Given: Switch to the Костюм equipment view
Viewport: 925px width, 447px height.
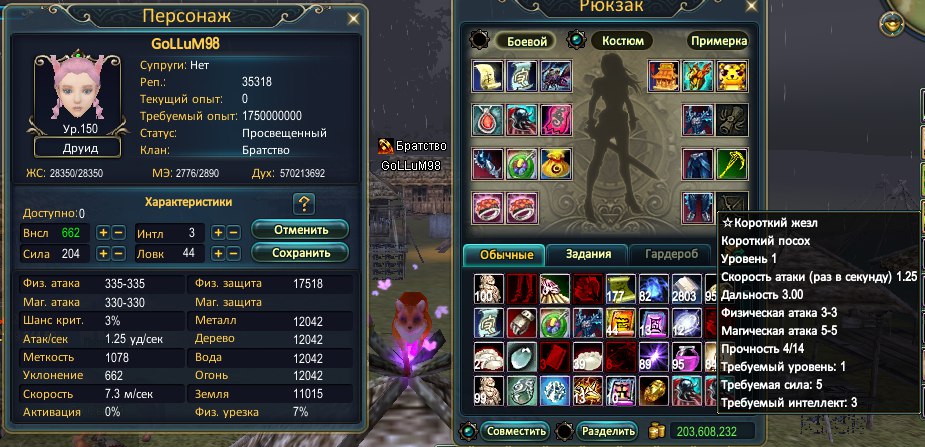Looking at the screenshot, I should (x=623, y=41).
